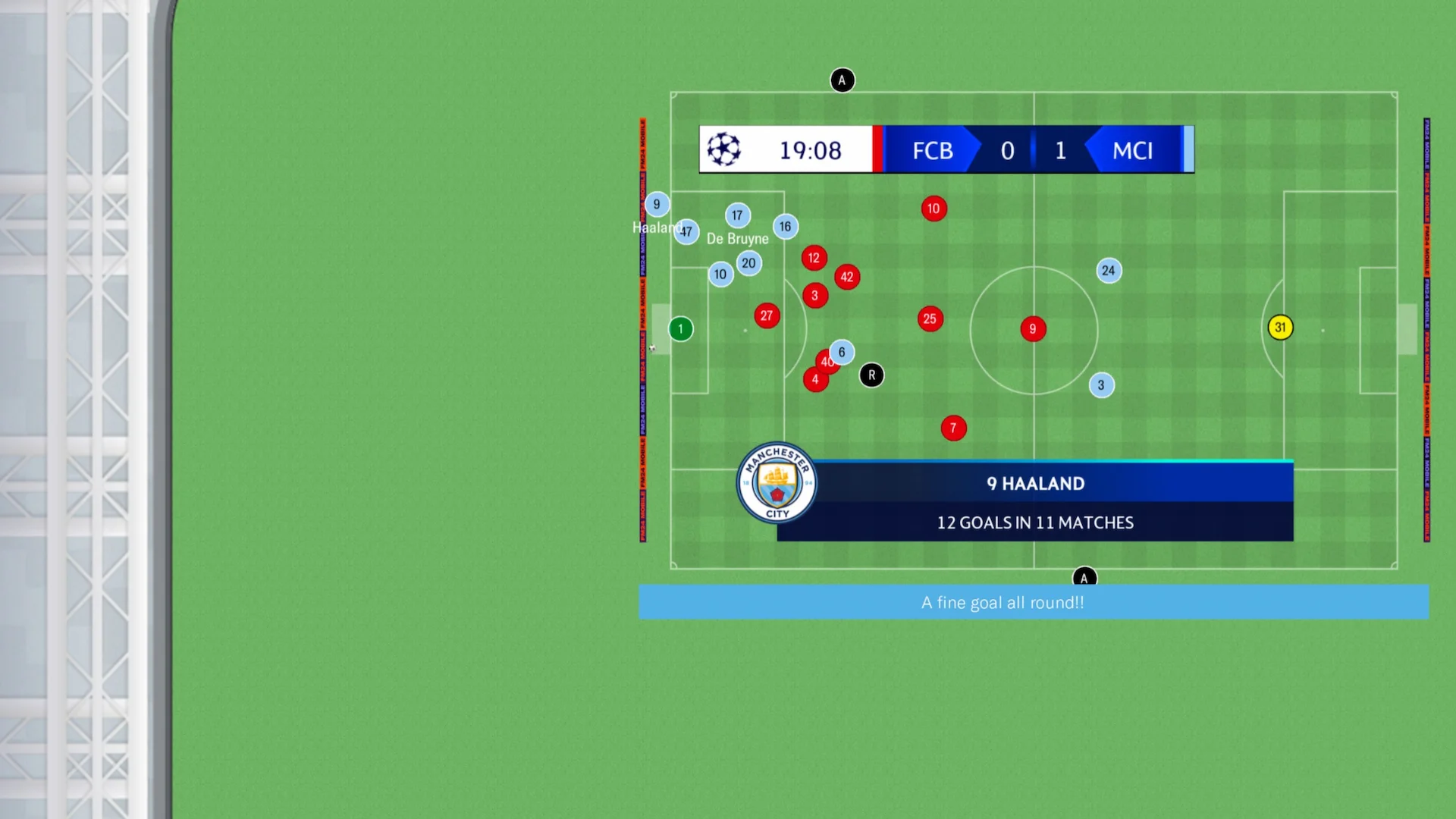Open the FCB team name on scoreboard
The height and width of the screenshot is (819, 1456).
coord(931,150)
